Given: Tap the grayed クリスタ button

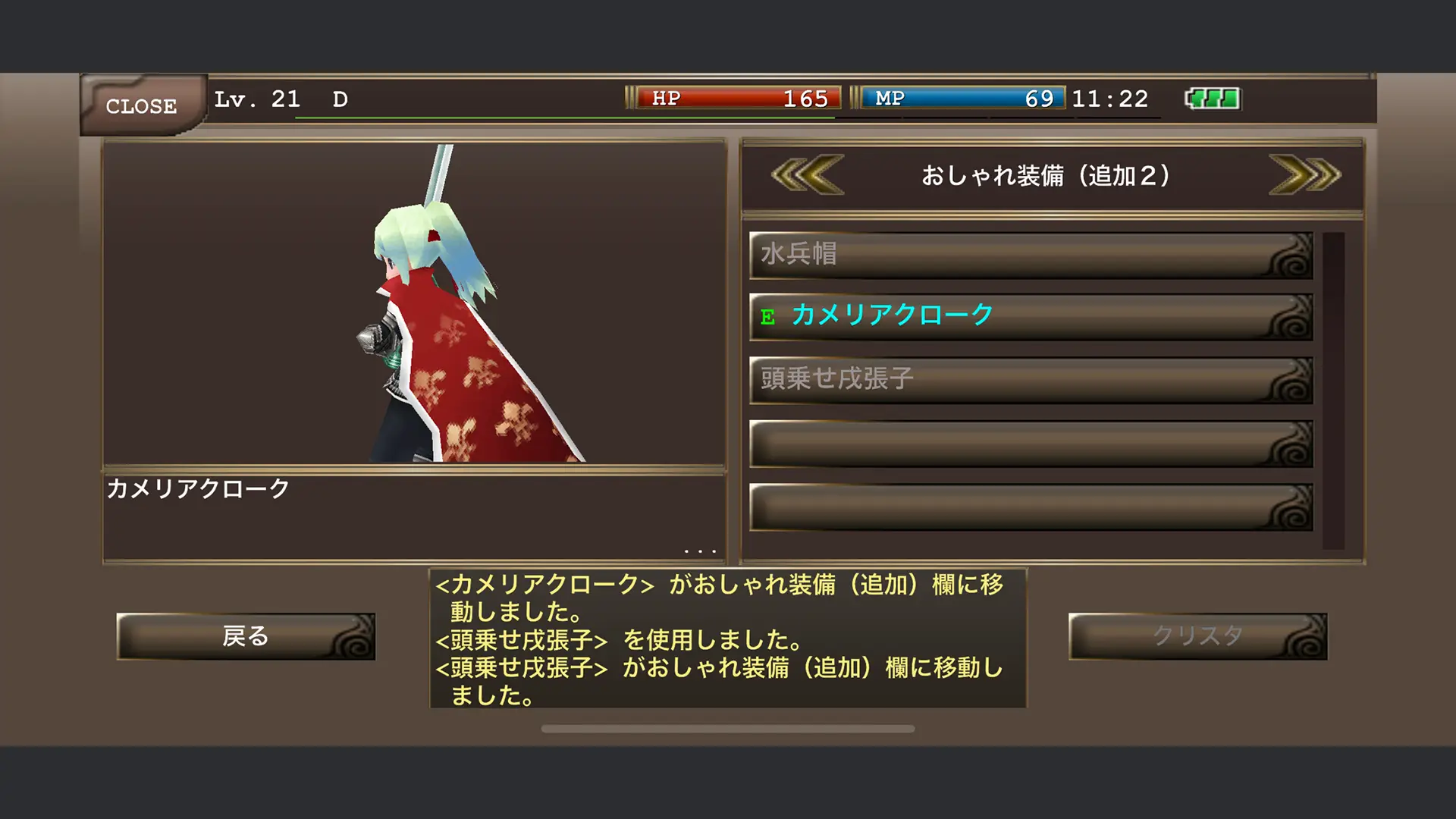Looking at the screenshot, I should 1198,637.
